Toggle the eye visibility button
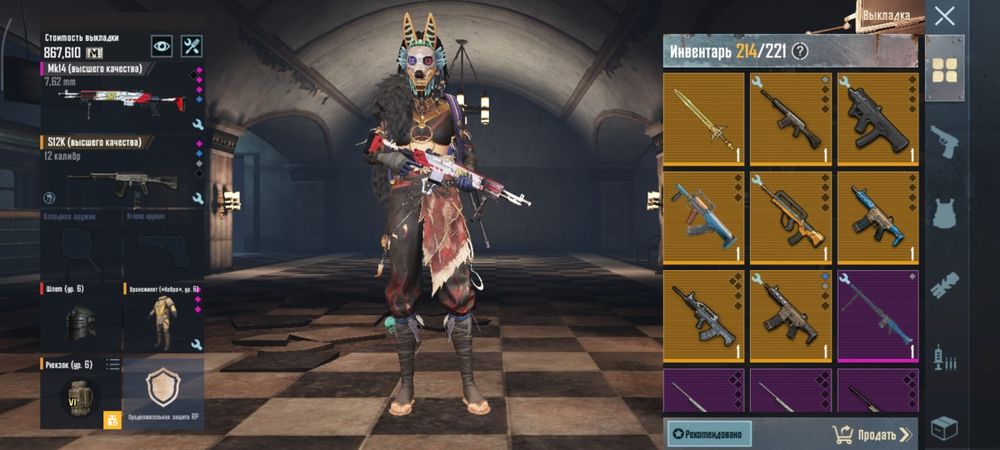1000x450 pixels. pos(162,46)
